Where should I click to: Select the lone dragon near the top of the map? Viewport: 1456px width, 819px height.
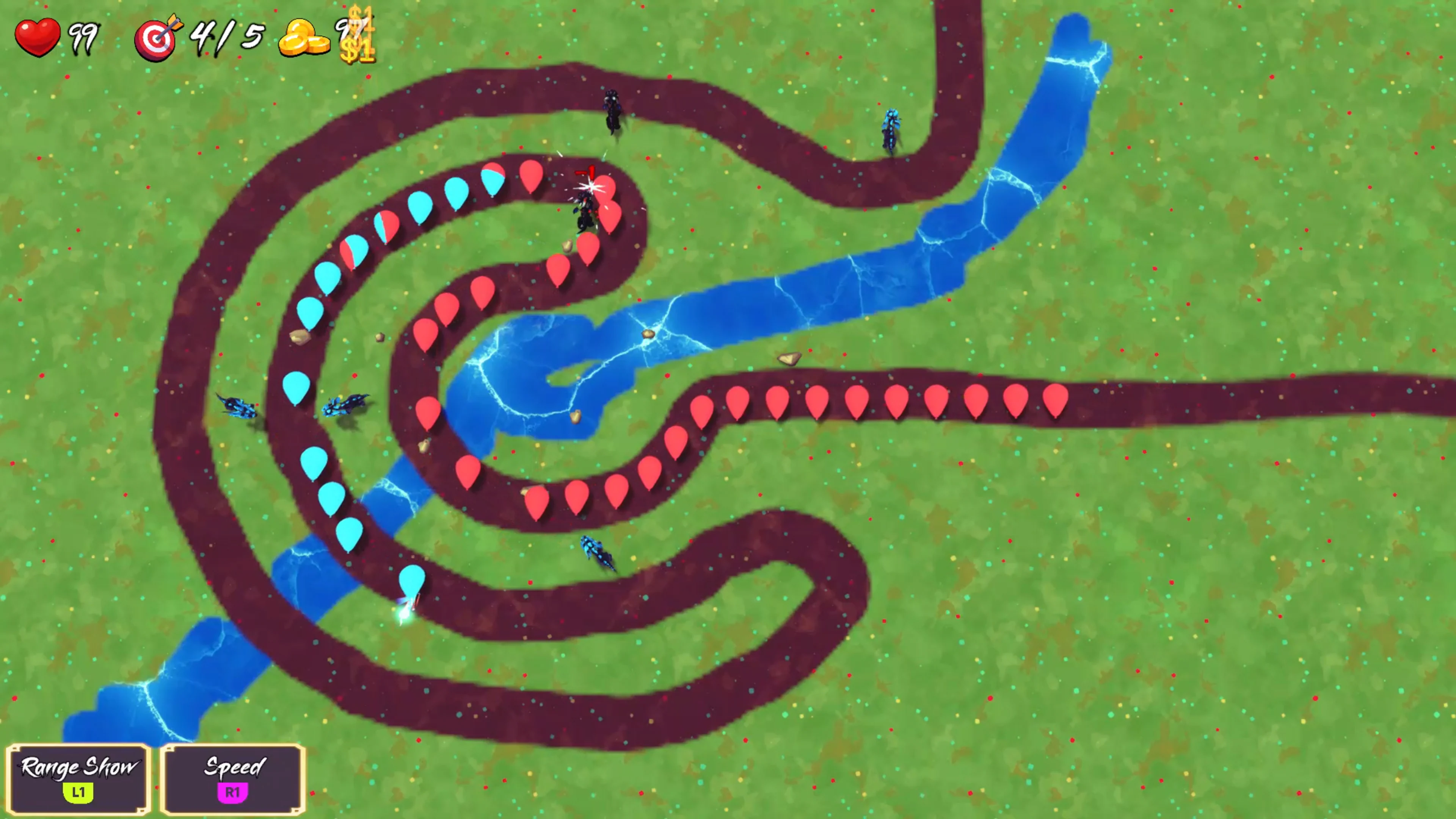(x=613, y=111)
